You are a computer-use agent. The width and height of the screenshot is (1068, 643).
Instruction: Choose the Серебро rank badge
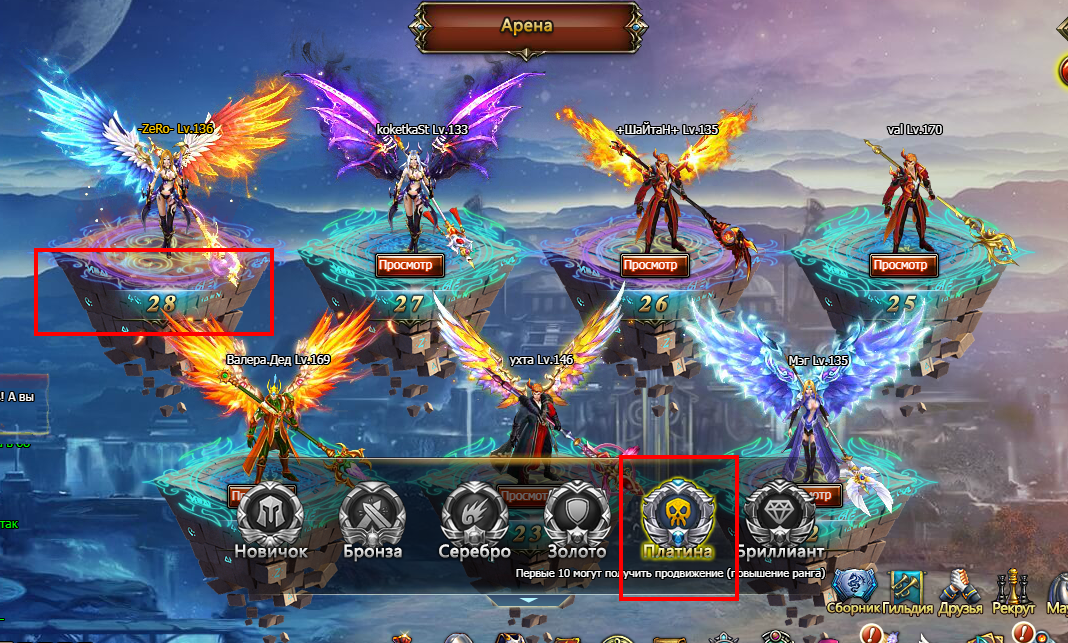click(x=474, y=516)
